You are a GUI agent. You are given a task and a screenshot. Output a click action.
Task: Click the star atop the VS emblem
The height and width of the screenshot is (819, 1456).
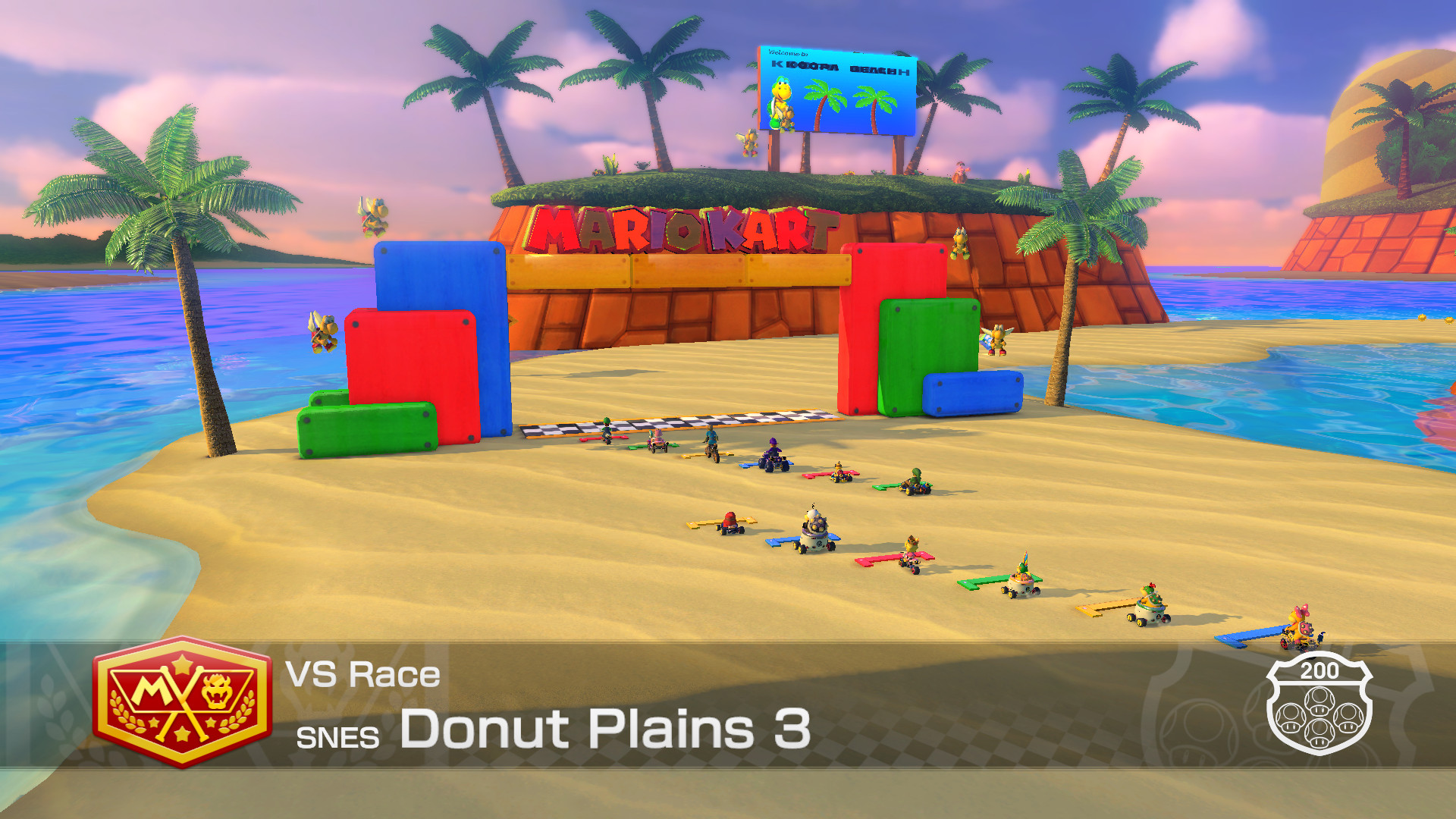(x=181, y=664)
